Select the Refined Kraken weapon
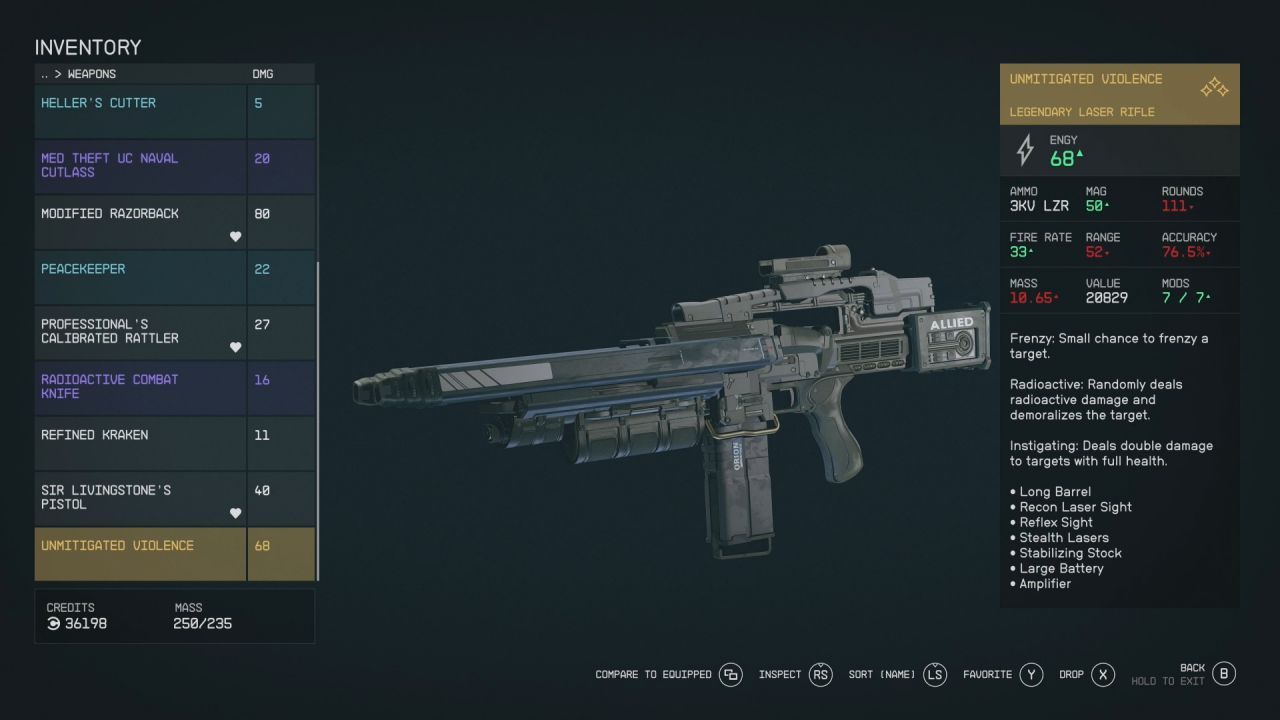 pyautogui.click(x=140, y=443)
